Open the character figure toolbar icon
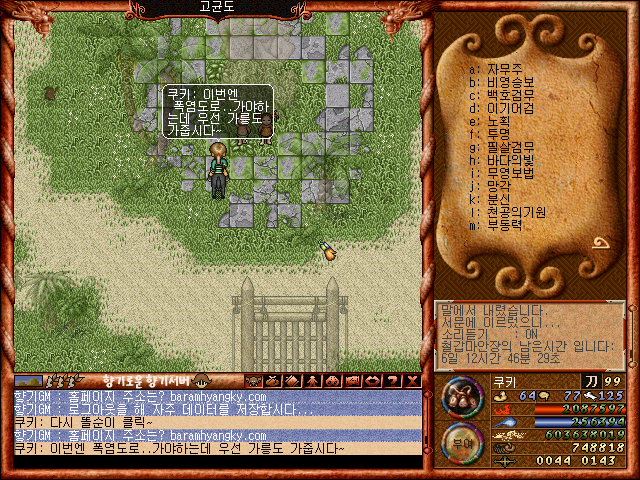This screenshot has height=480, width=640. [313, 381]
